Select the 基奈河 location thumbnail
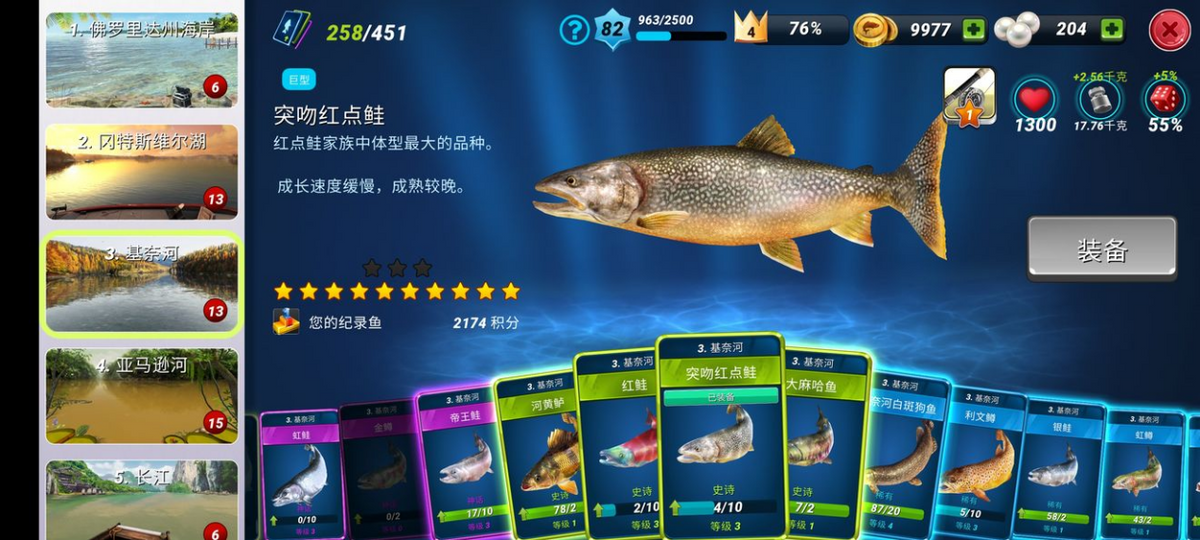Screen dimensions: 1200x540 point(142,283)
